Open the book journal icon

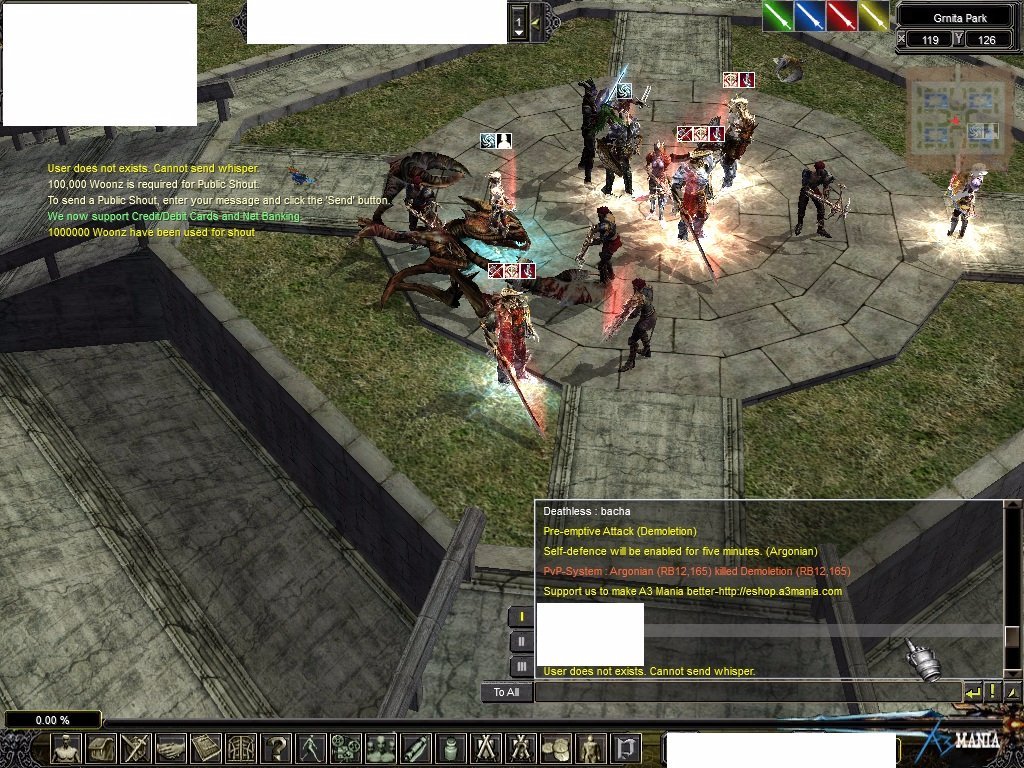206,748
